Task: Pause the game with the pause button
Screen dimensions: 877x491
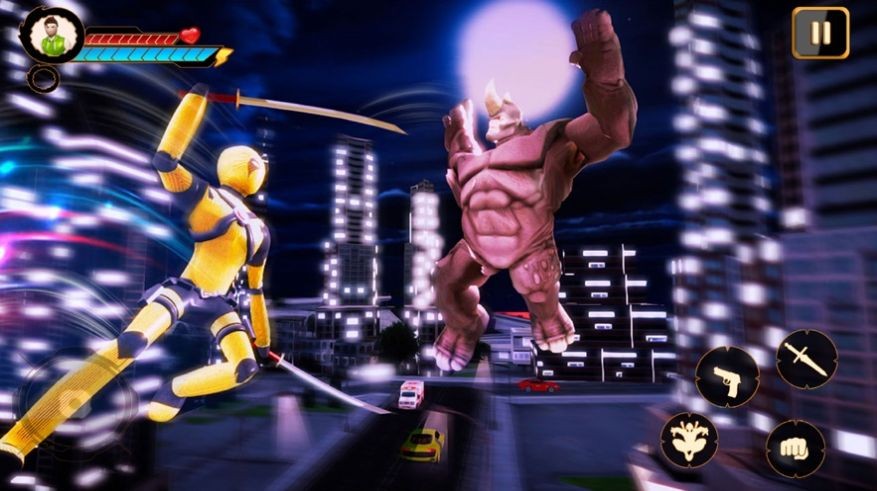Action: (x=820, y=33)
